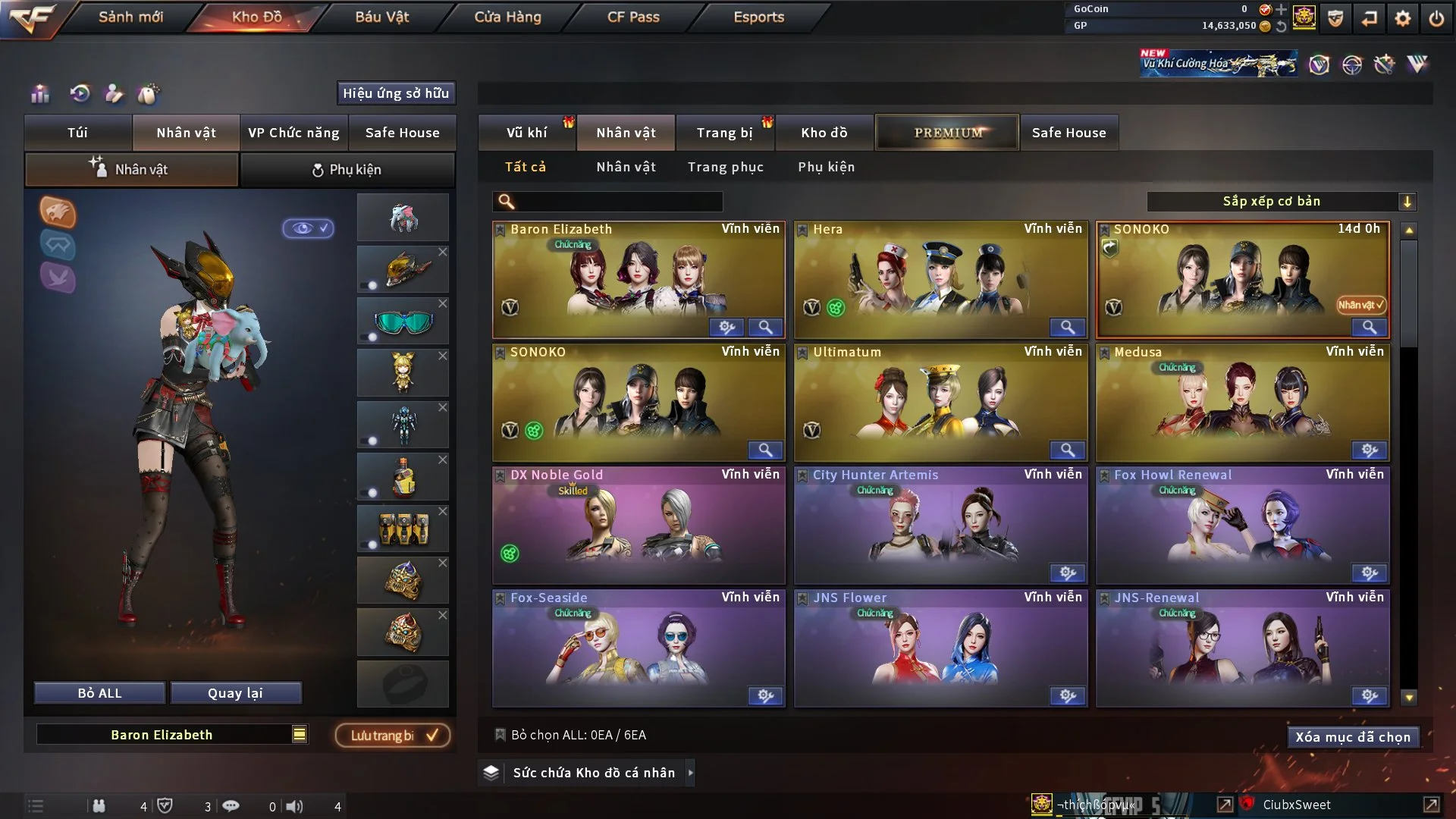Remove all equipment with Bỏ ALL

tap(99, 693)
